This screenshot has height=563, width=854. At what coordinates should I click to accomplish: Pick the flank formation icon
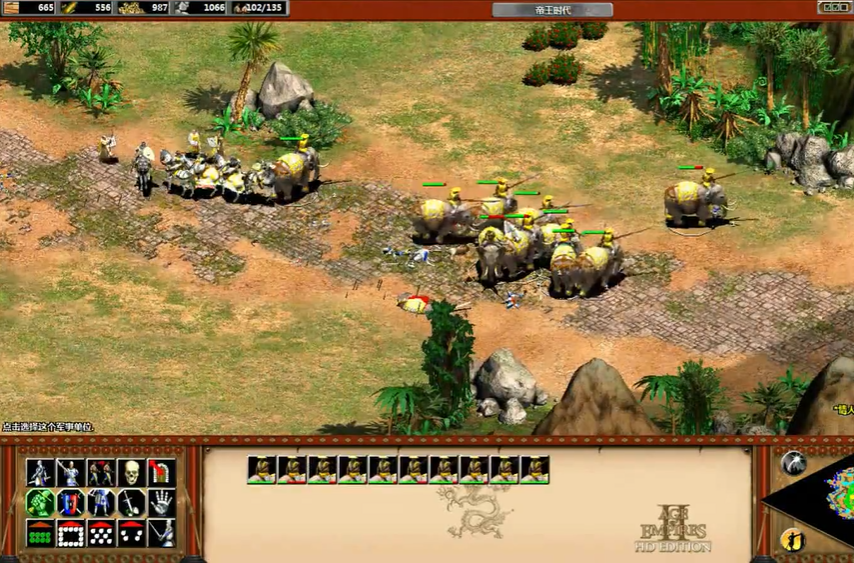click(131, 534)
